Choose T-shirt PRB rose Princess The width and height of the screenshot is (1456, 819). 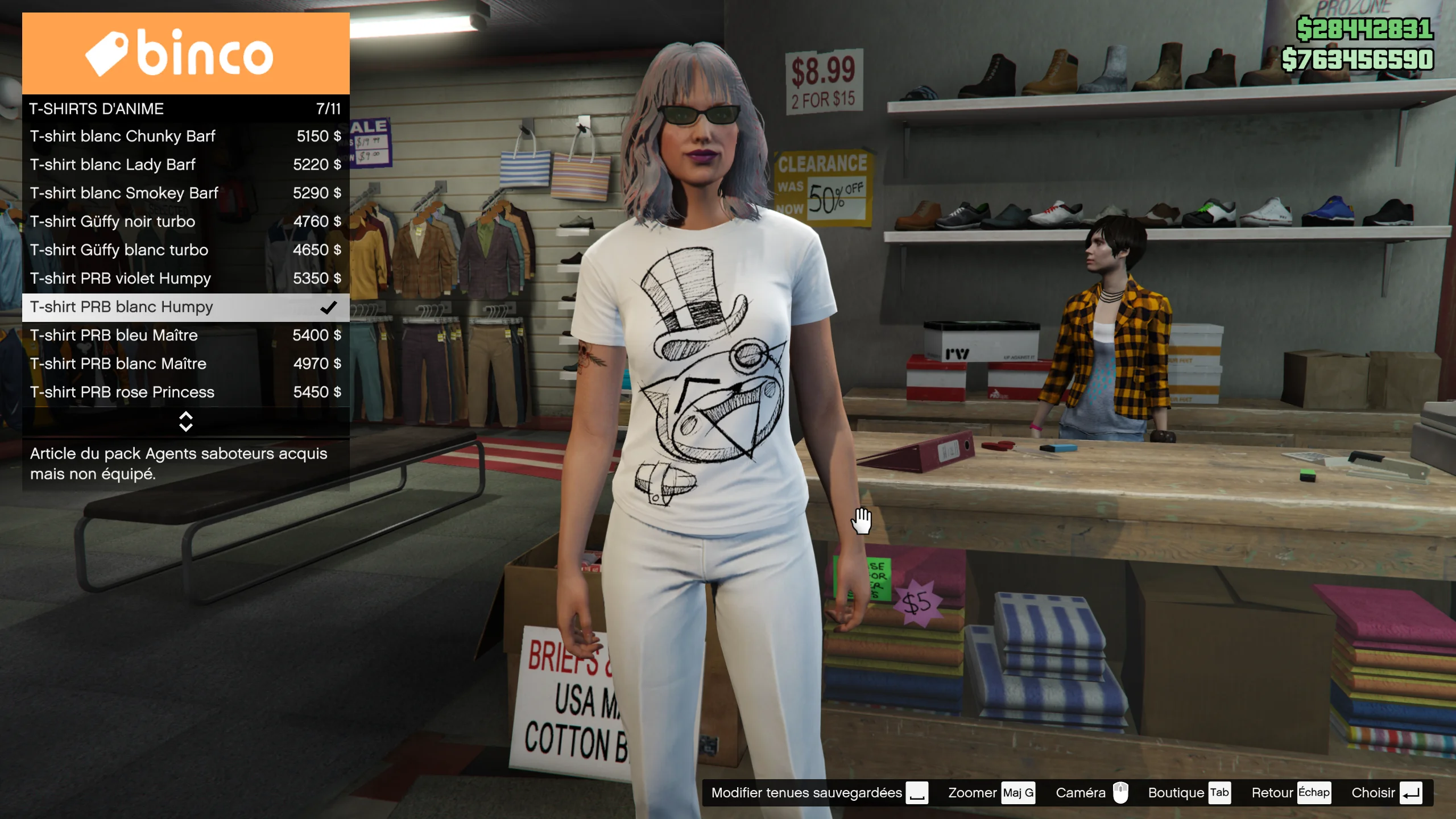tap(185, 392)
